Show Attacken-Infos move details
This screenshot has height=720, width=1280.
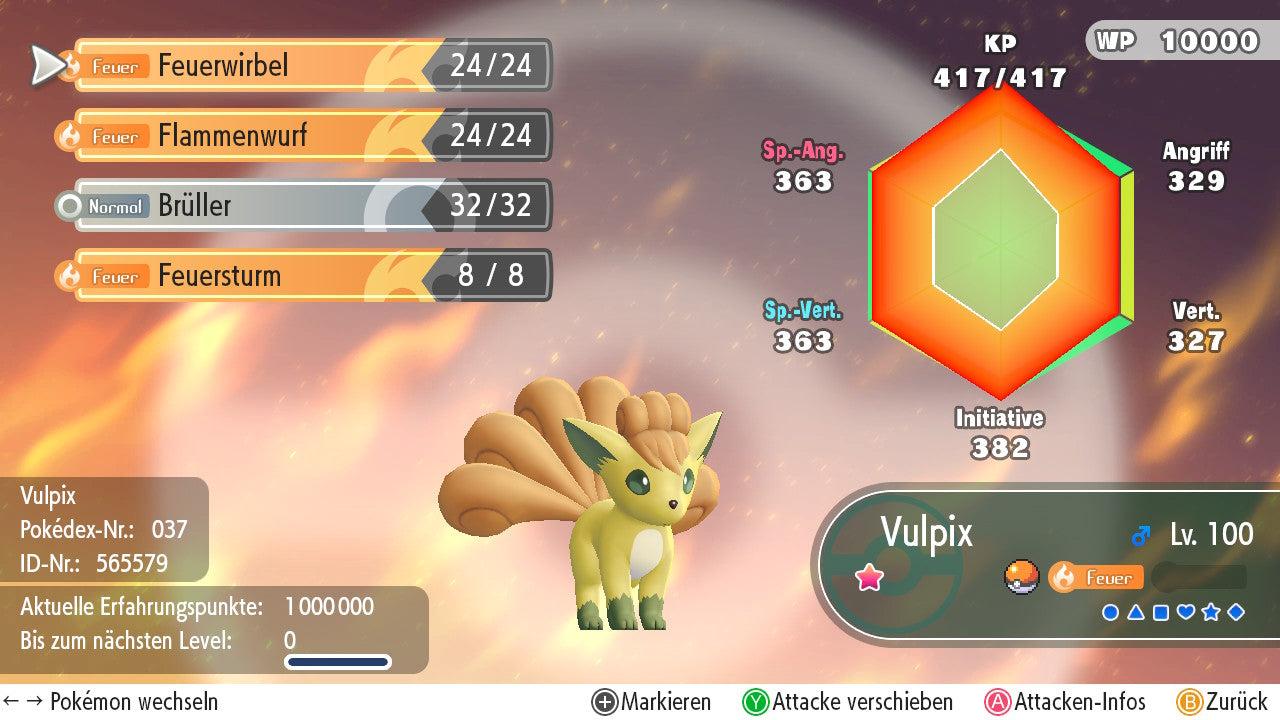[x=1066, y=702]
